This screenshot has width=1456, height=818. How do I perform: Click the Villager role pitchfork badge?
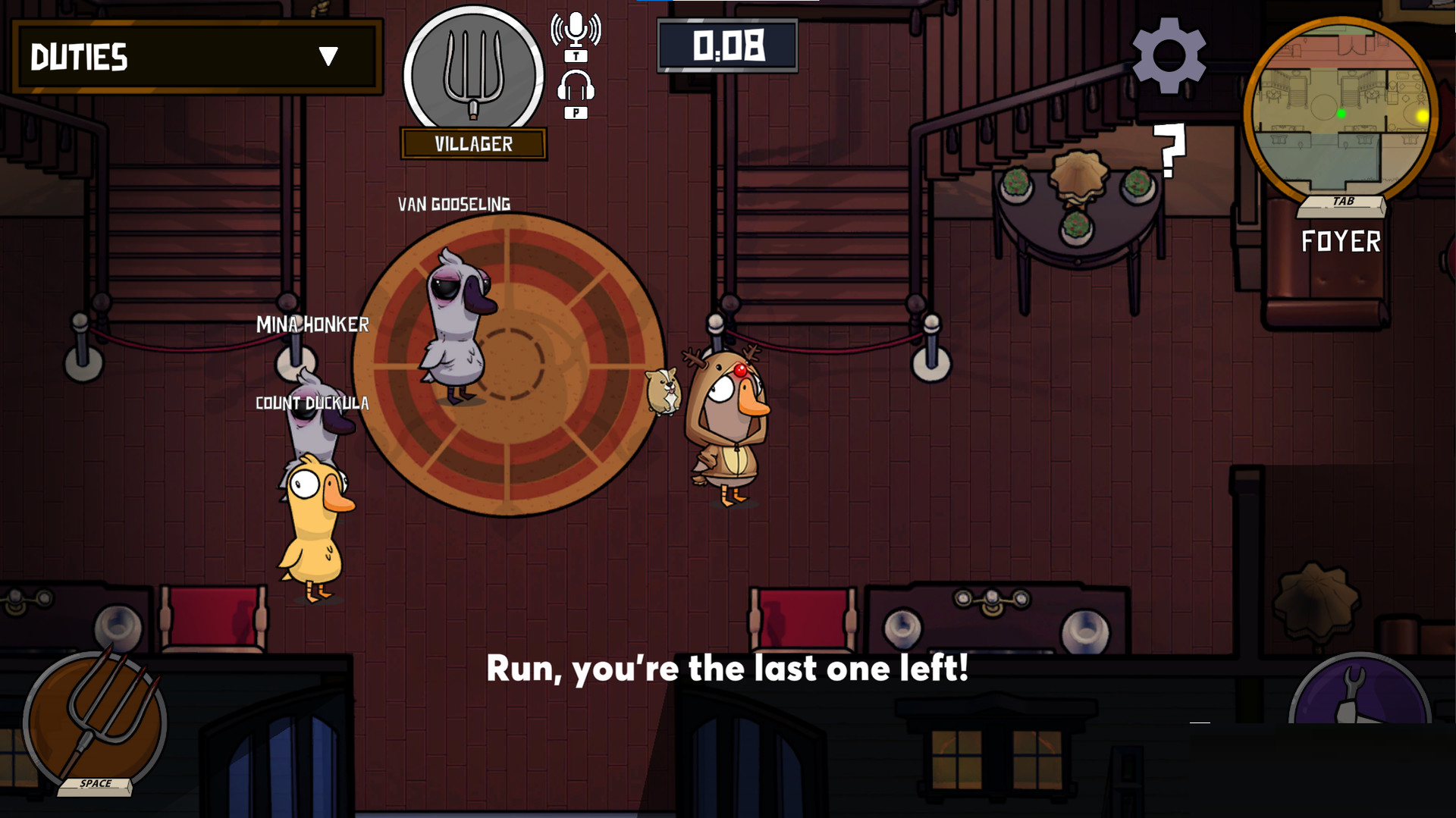coord(473,74)
